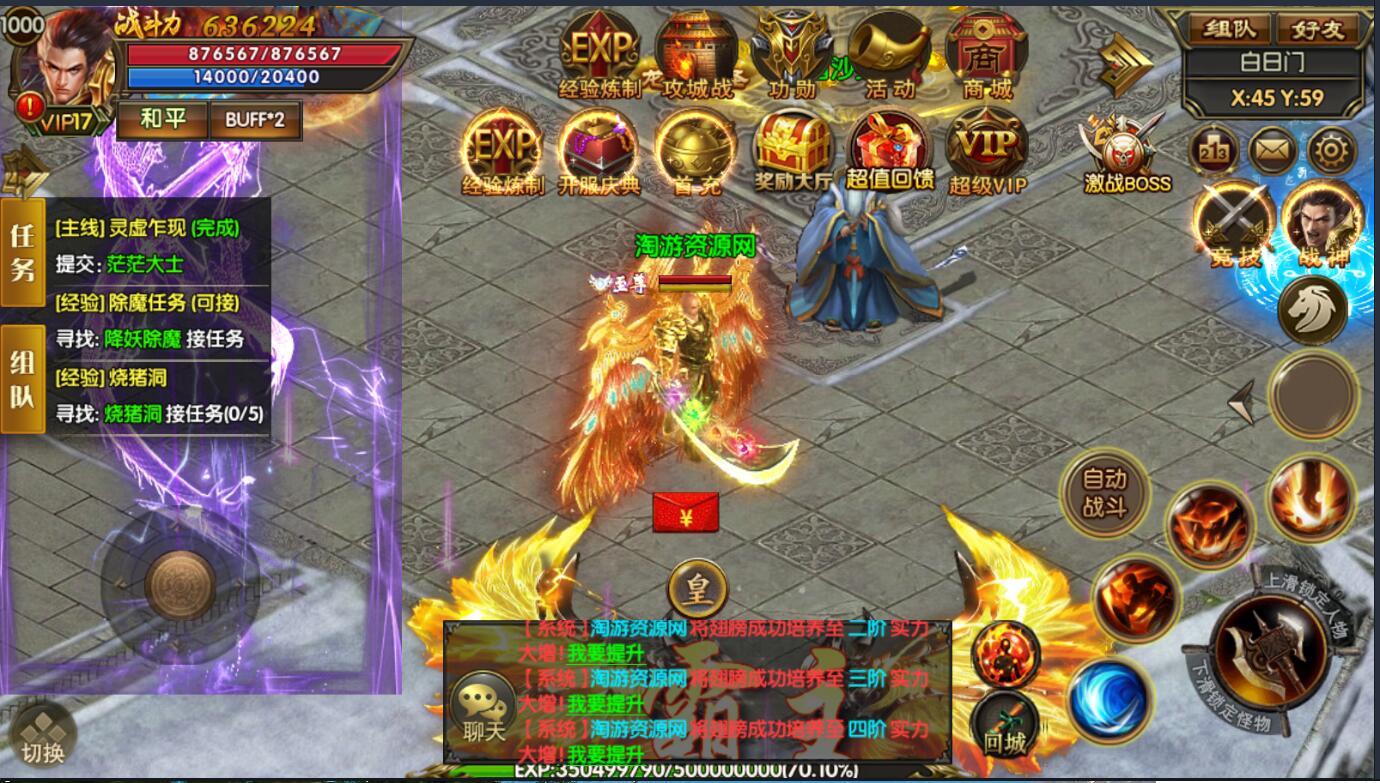Open the 好友 friends list

click(x=1317, y=29)
